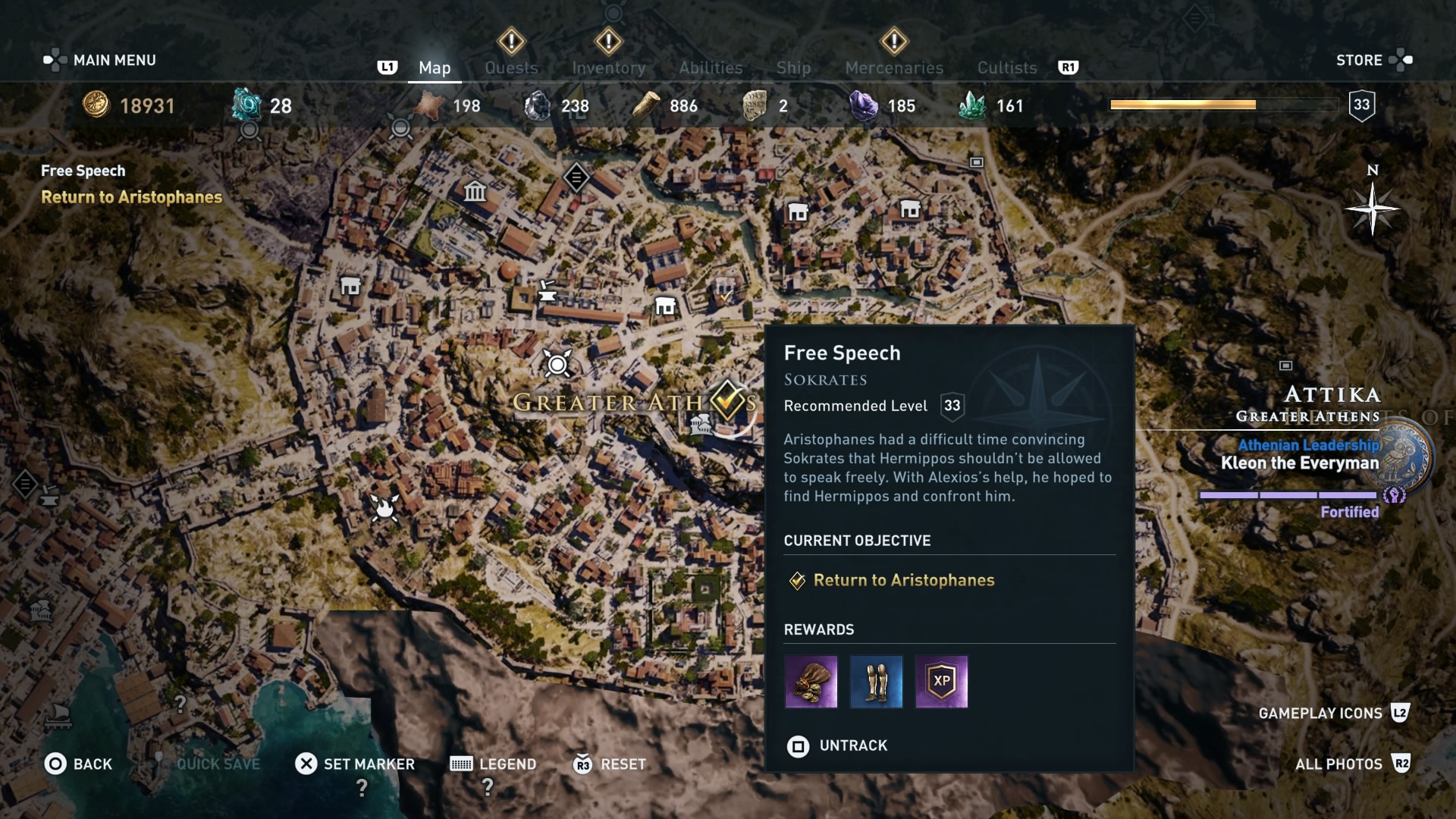Click the temple building map icon

point(475,191)
